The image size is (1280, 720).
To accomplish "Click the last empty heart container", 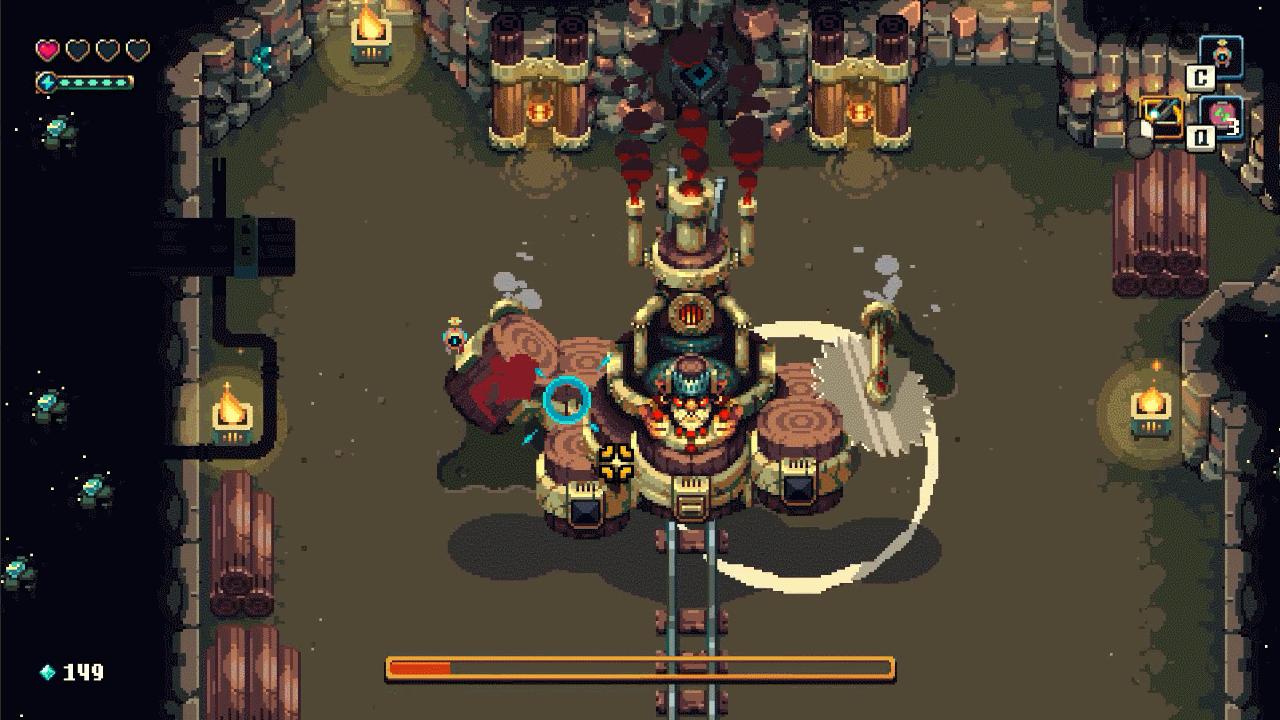I will click(138, 49).
